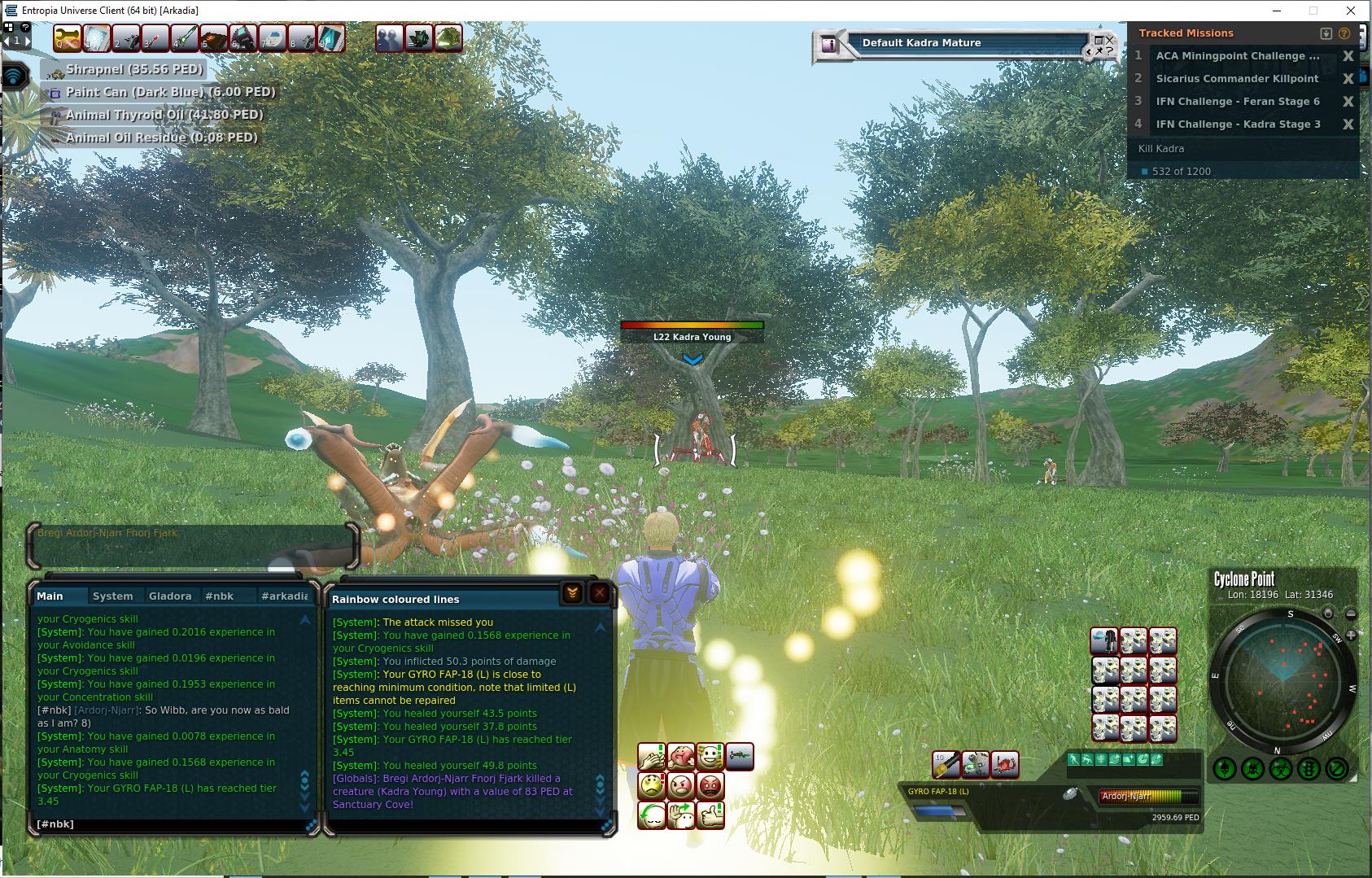This screenshot has height=878, width=1372.
Task: Select the Sicarius Commander Killpoint mission
Action: (x=1237, y=79)
